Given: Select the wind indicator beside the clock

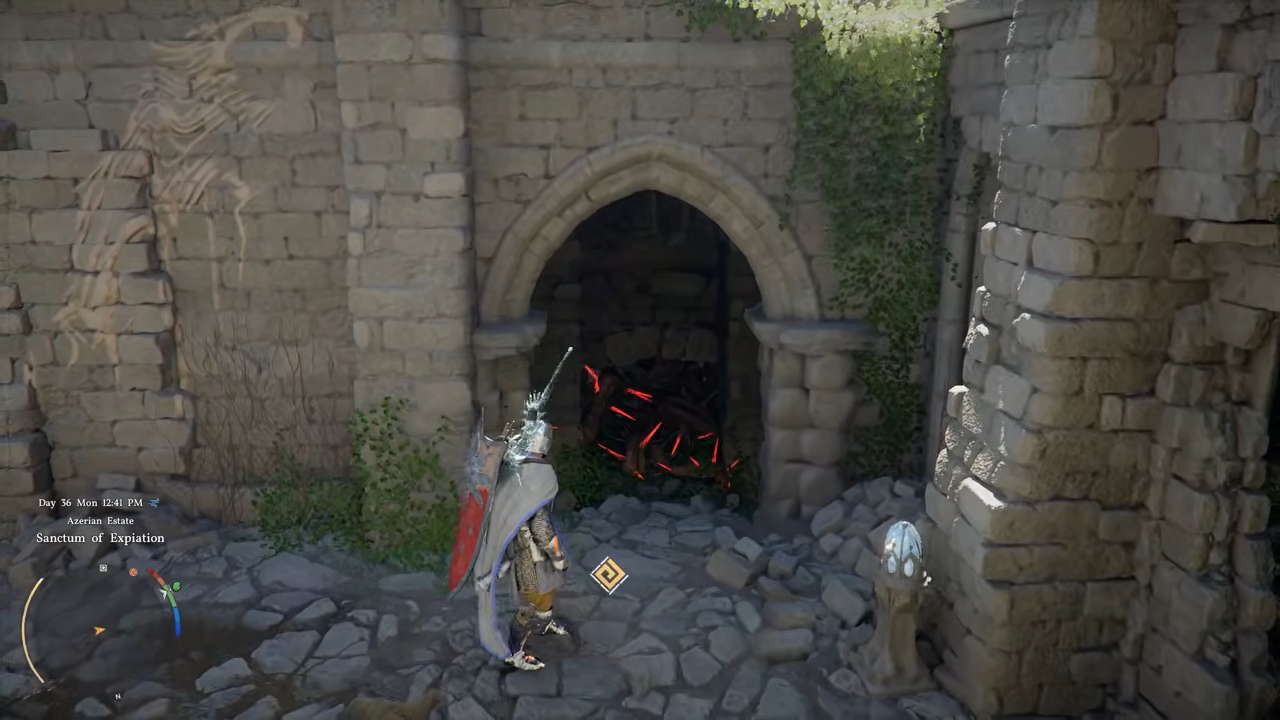Looking at the screenshot, I should [x=155, y=503].
